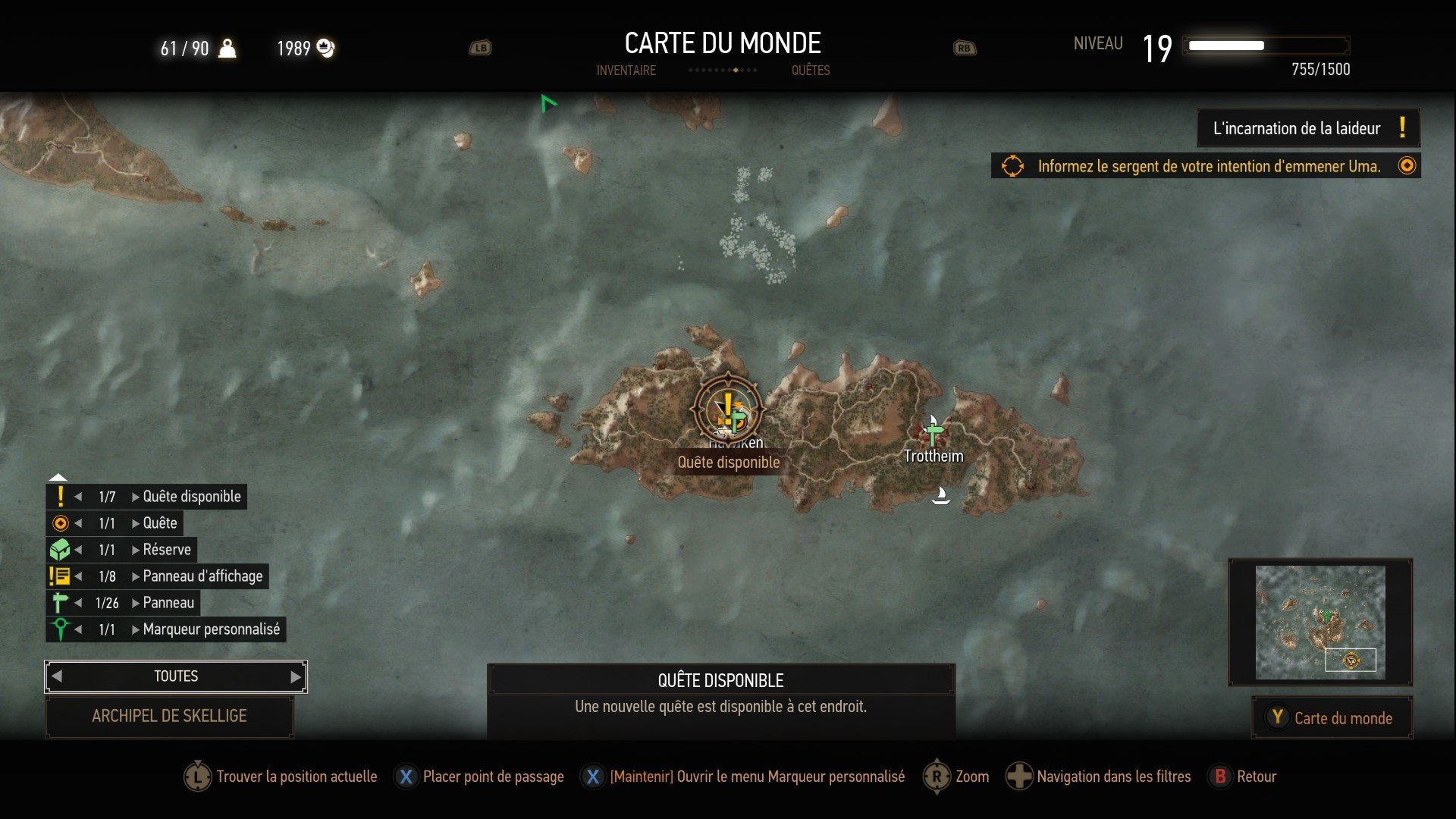Click the minimap overview in the bottom right
This screenshot has height=819, width=1456.
[1319, 622]
